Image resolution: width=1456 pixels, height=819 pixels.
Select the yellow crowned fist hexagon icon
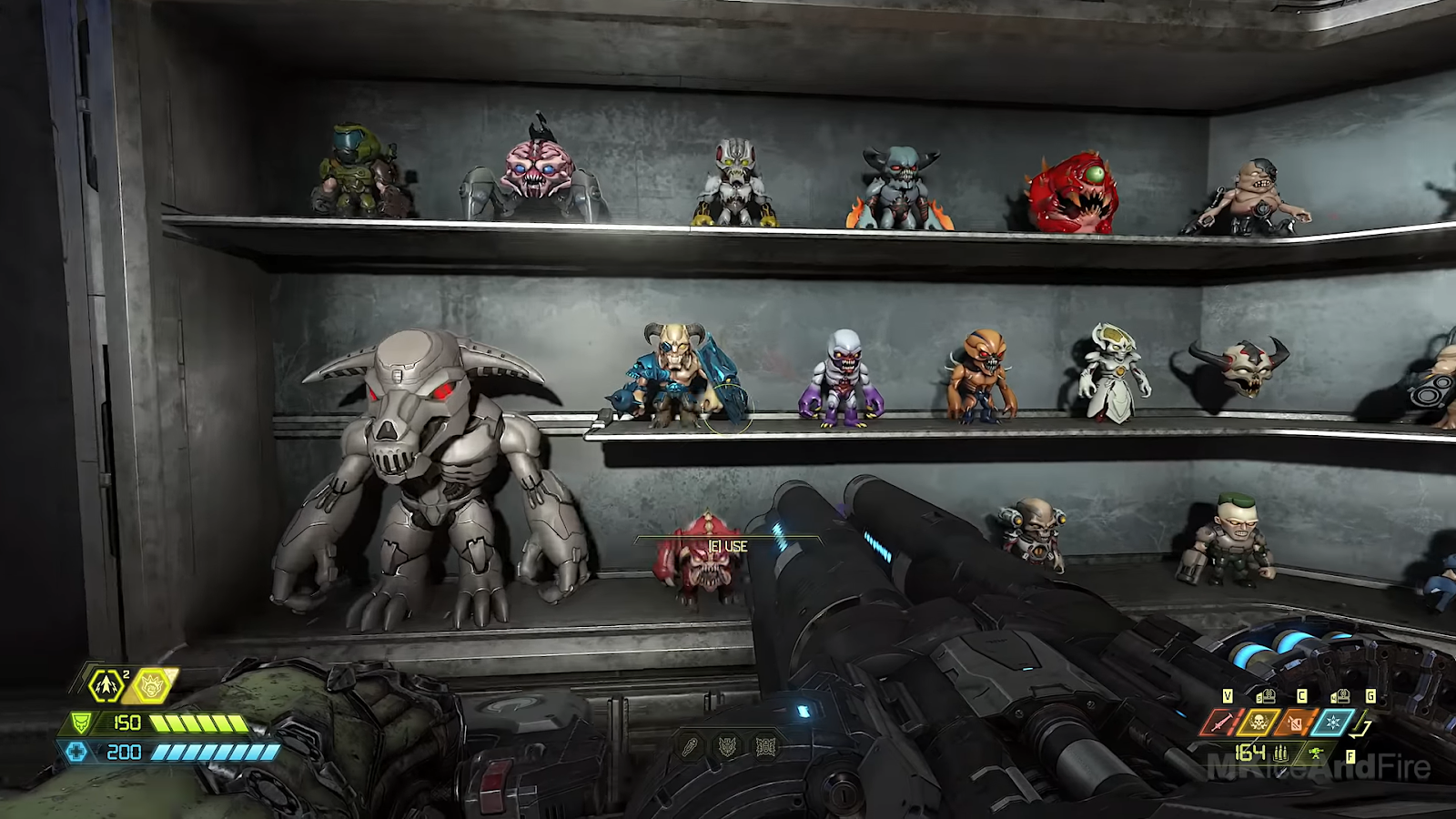point(152,686)
